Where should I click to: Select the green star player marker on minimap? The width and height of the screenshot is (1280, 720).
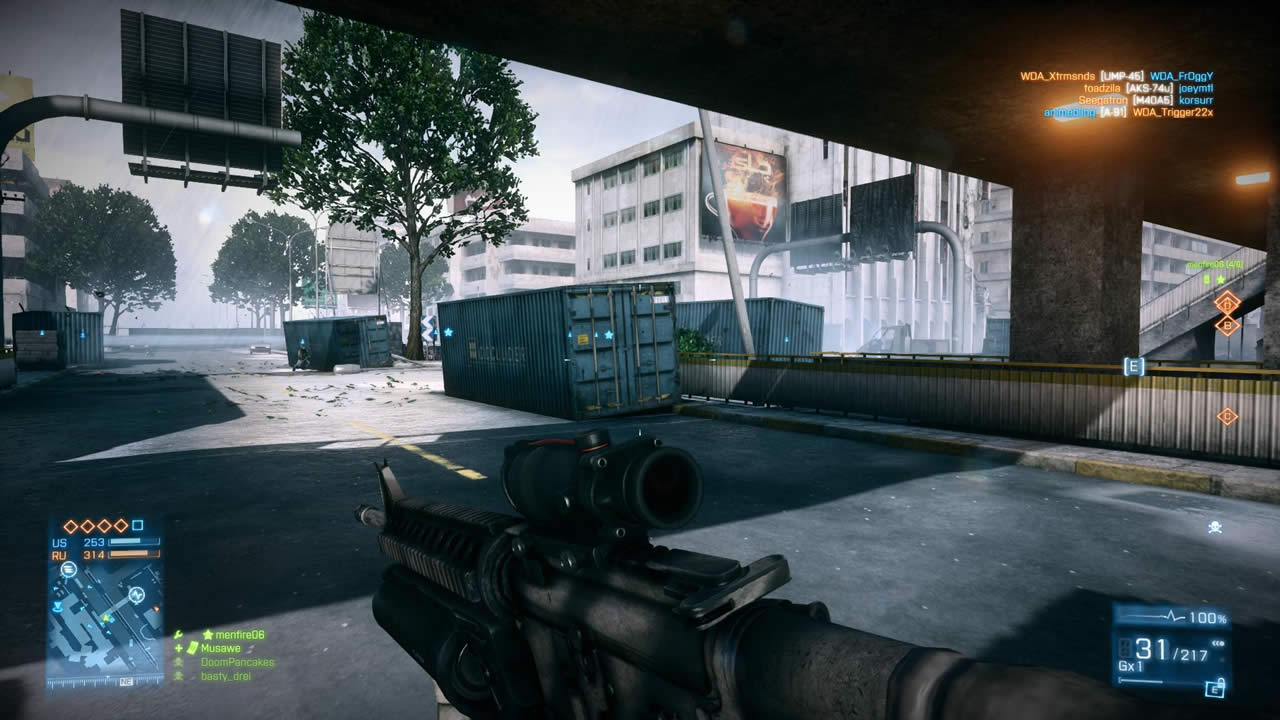tap(106, 619)
